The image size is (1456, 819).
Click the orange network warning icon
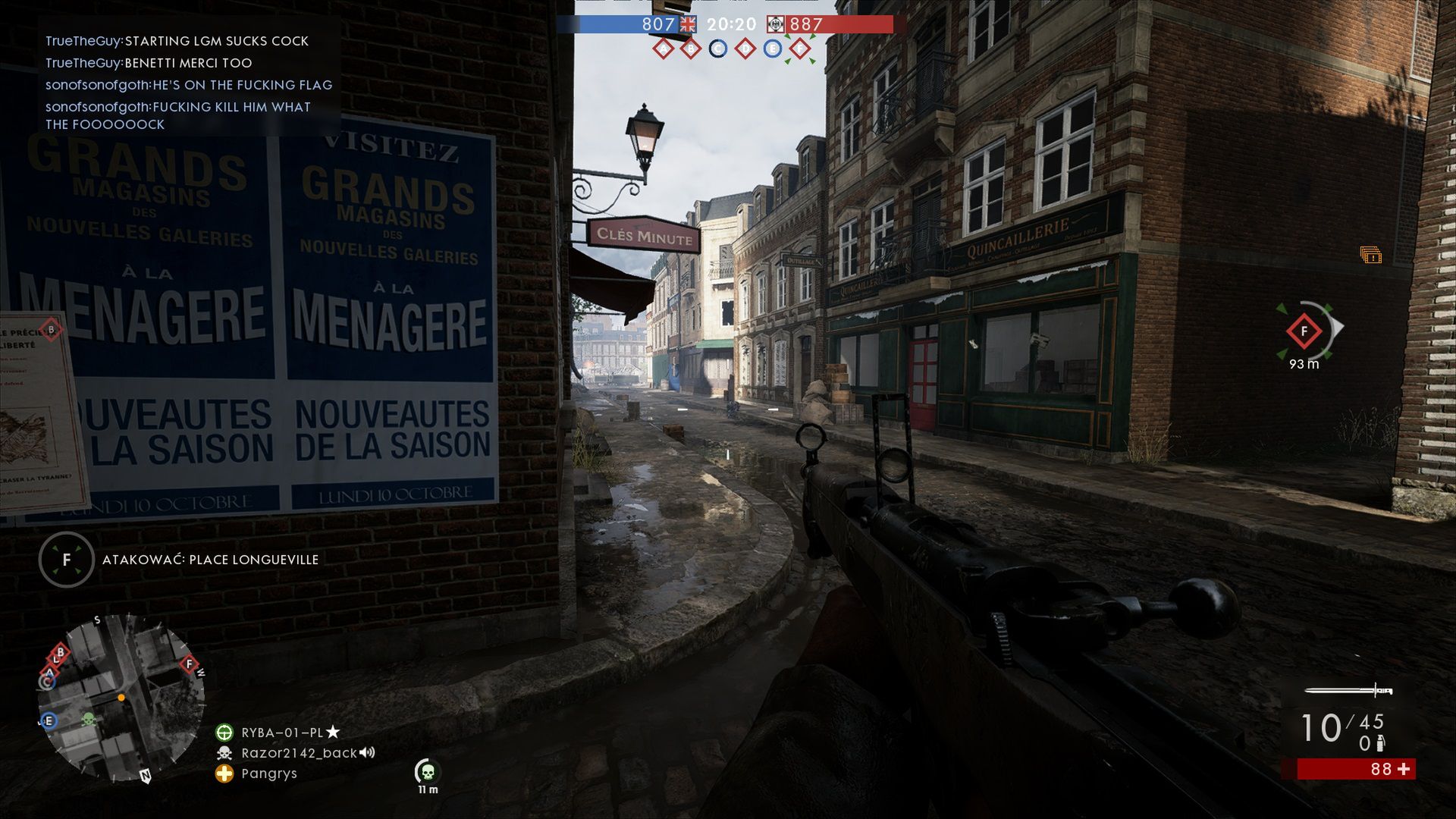click(1370, 256)
